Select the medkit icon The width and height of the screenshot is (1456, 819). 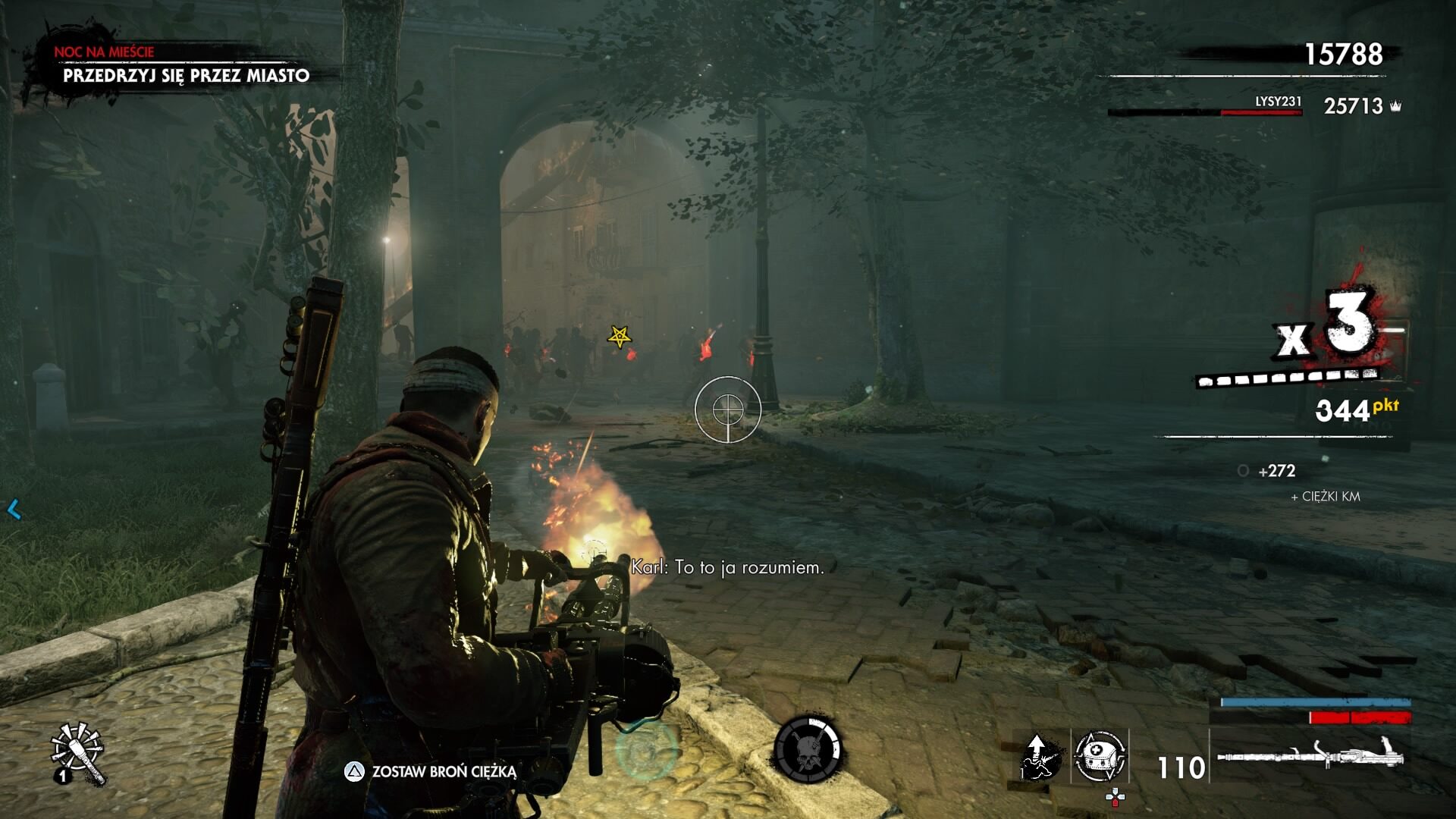pos(1100,756)
